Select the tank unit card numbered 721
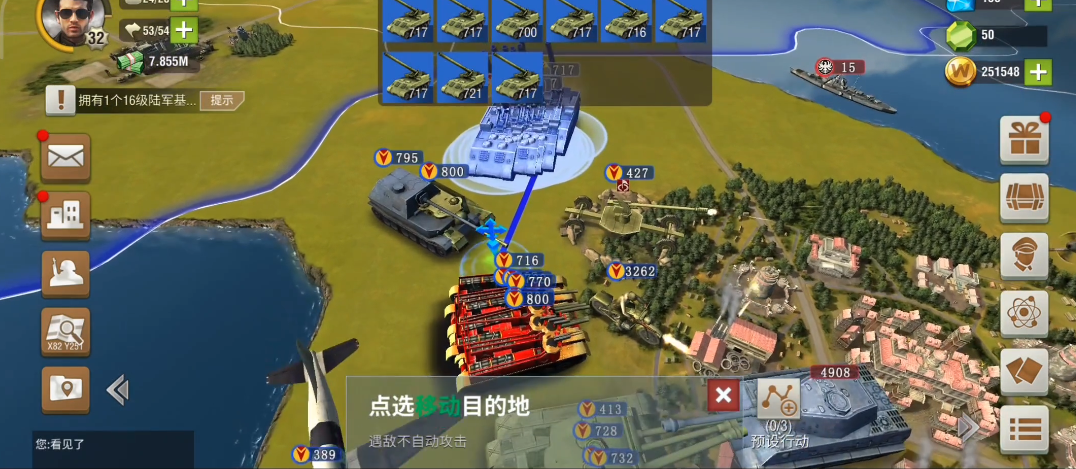The image size is (1076, 469). coord(462,77)
